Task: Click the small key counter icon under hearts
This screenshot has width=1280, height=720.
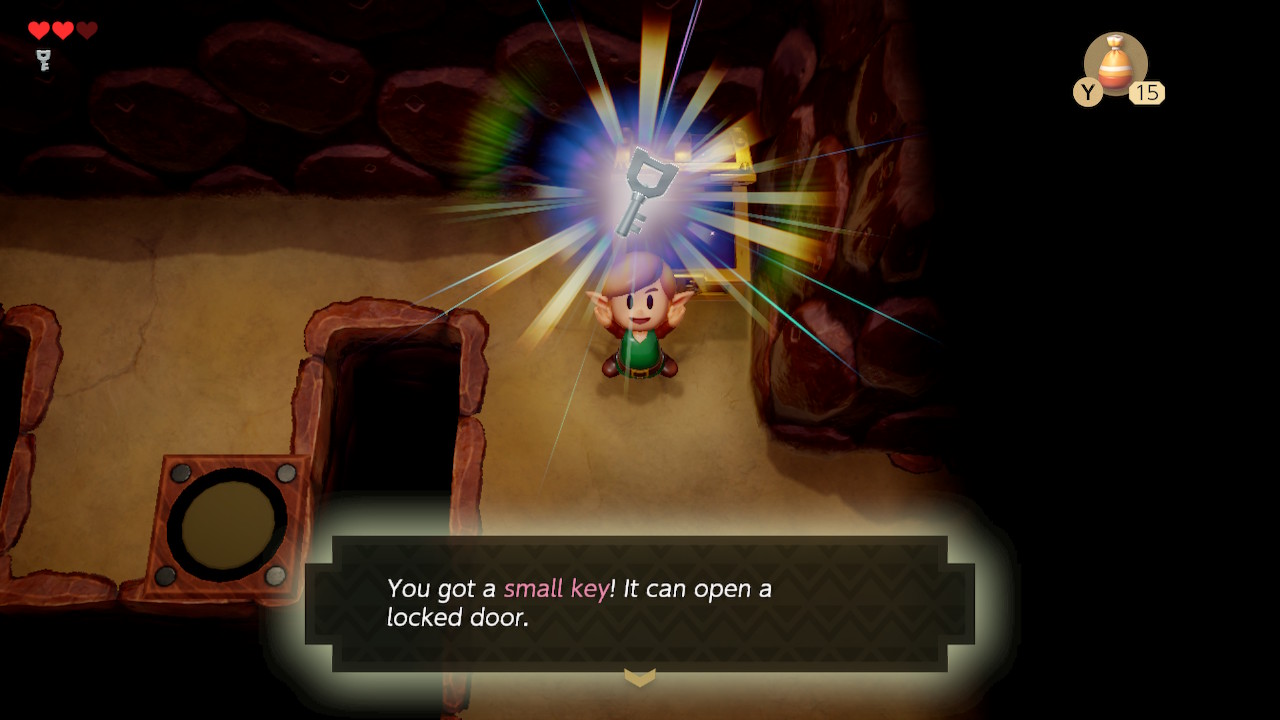Action: point(41,62)
